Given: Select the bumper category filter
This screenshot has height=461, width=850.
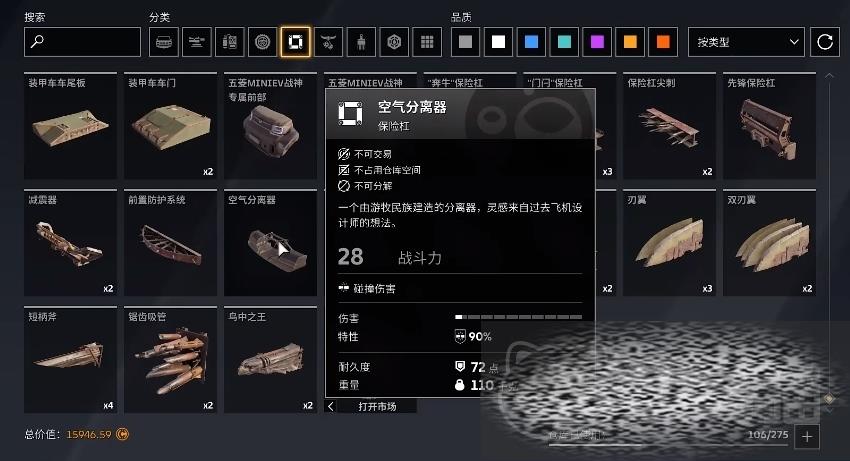Looking at the screenshot, I should click(x=295, y=42).
